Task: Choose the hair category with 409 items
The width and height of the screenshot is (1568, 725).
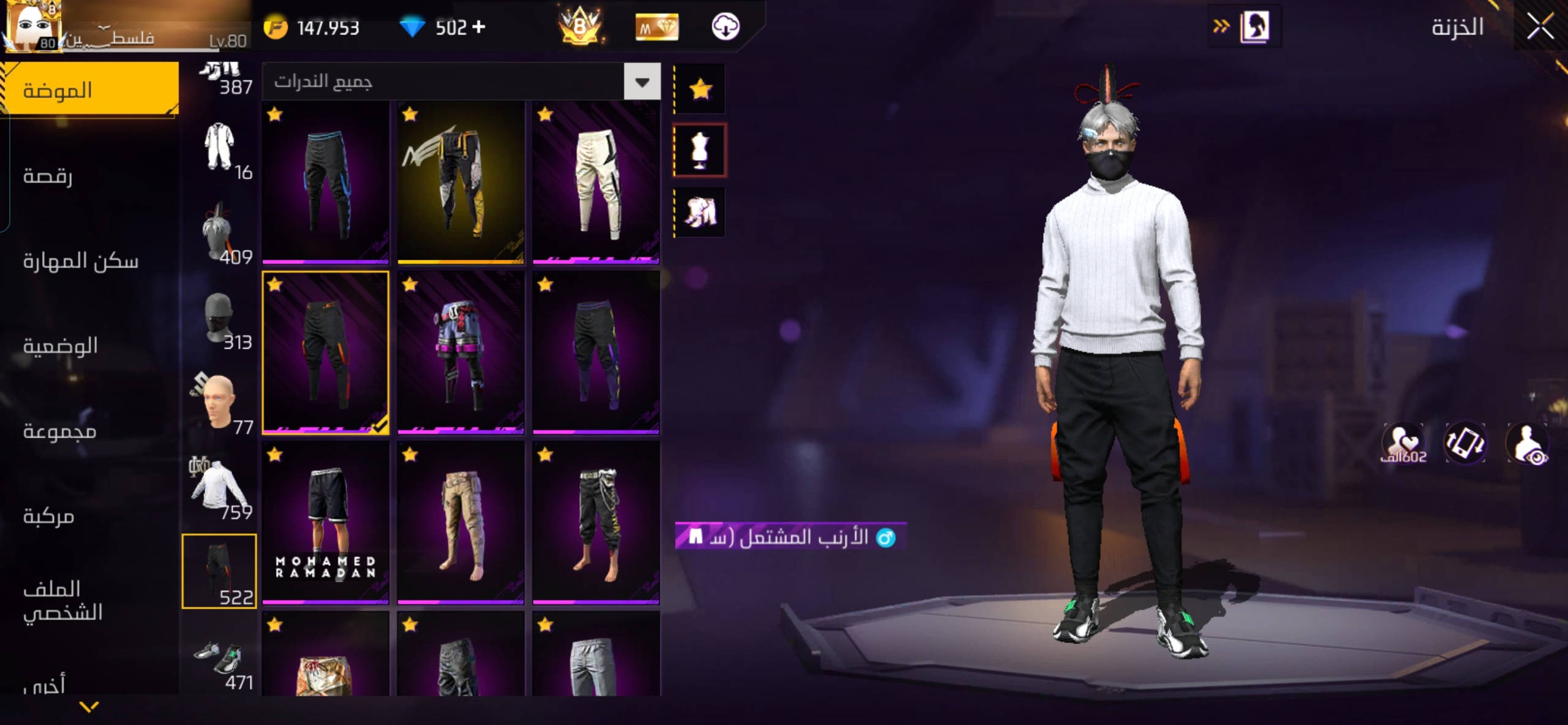Action: [x=219, y=236]
